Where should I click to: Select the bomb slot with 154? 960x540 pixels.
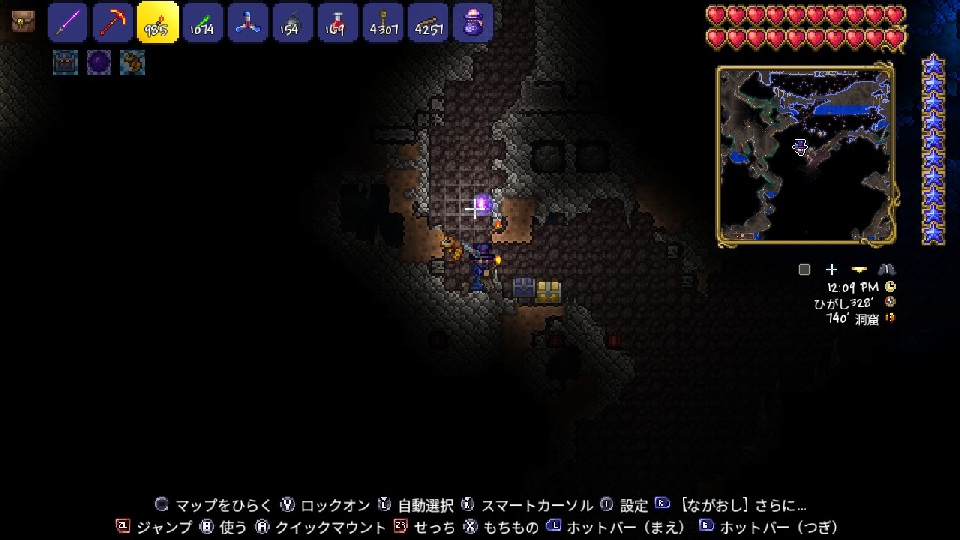pyautogui.click(x=292, y=22)
